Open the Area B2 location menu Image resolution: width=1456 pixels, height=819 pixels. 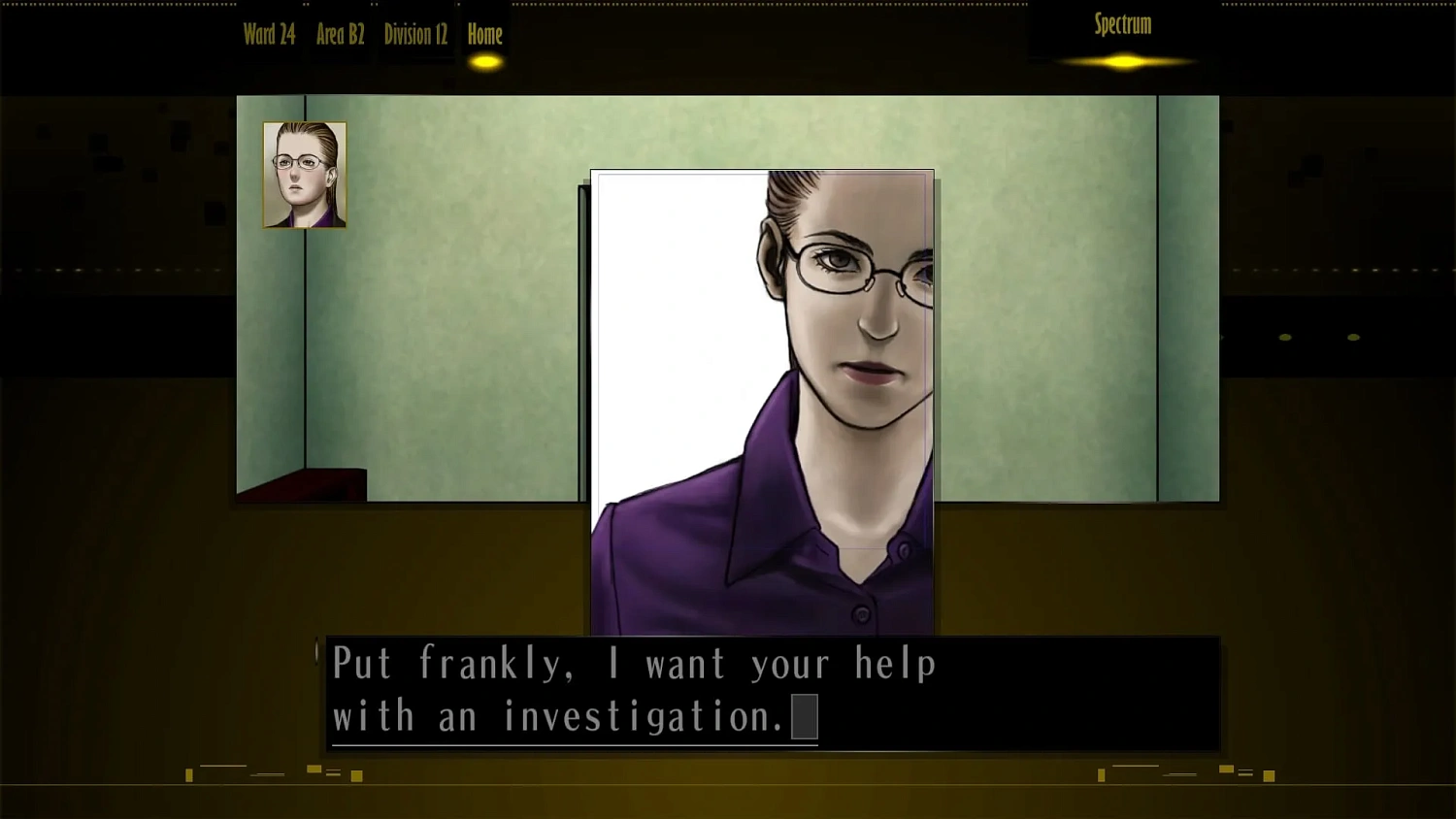point(340,35)
